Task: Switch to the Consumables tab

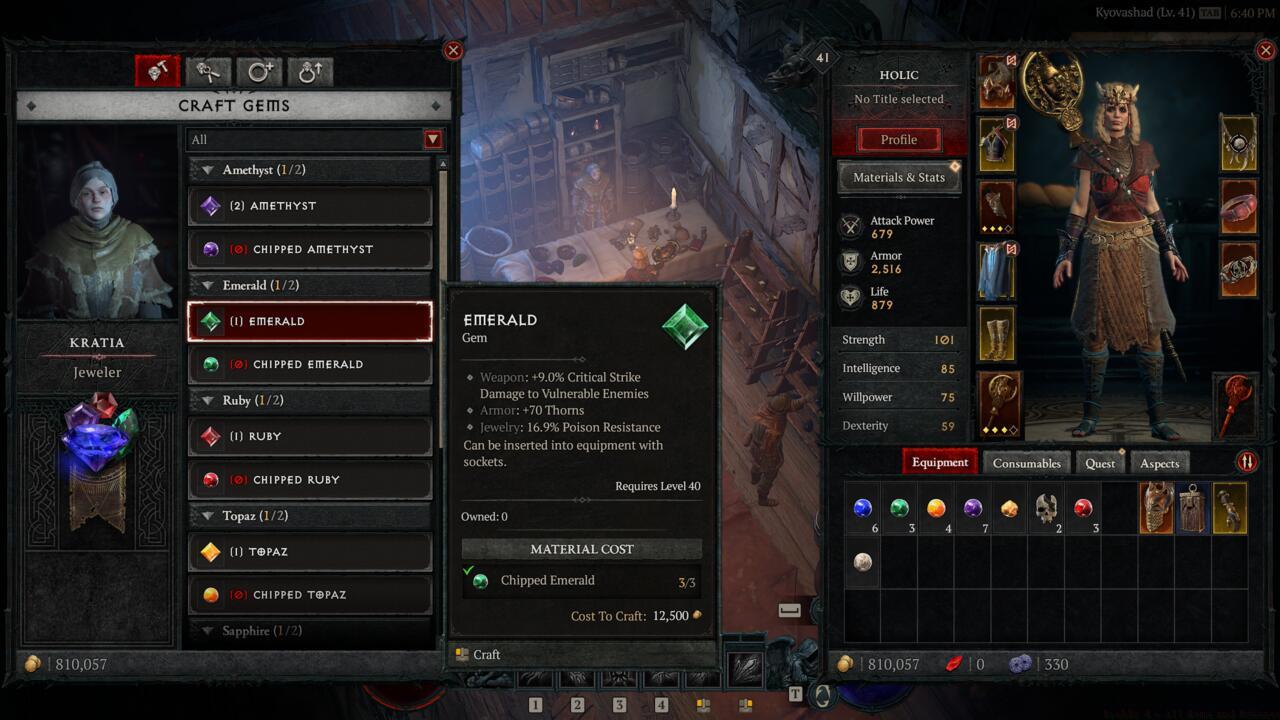Action: click(x=1026, y=463)
